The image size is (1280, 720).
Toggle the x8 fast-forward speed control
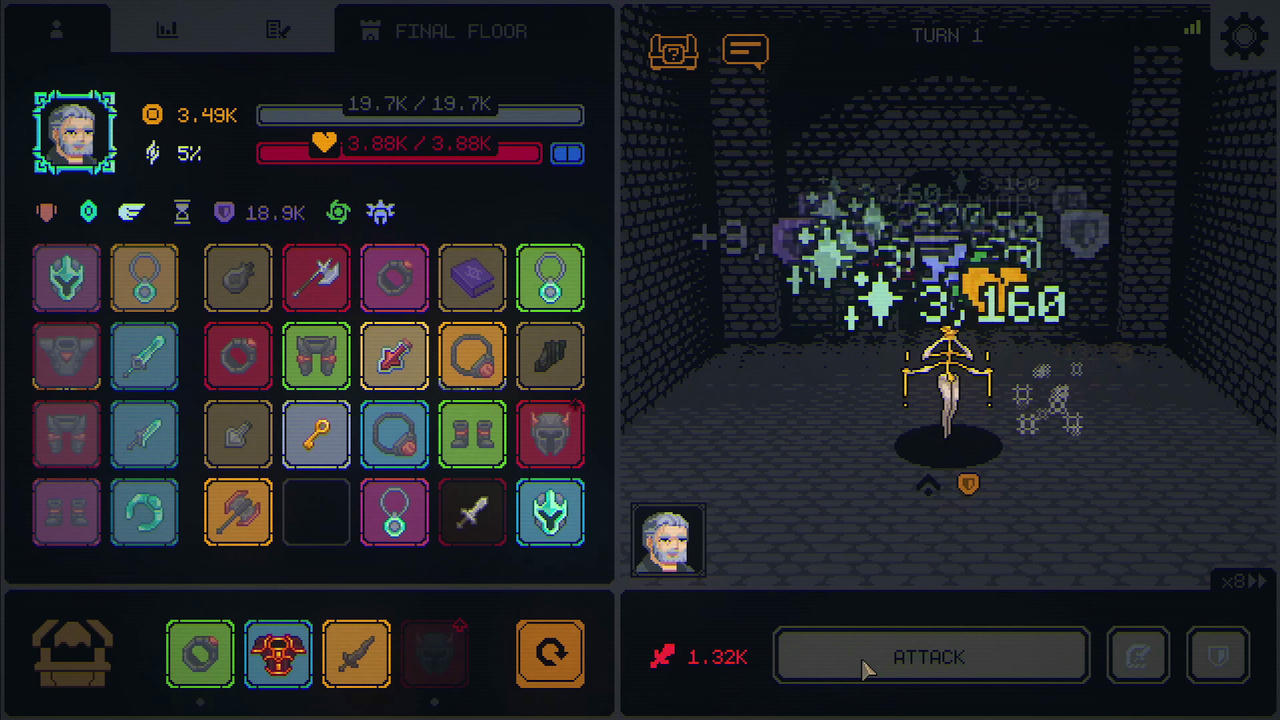1245,581
